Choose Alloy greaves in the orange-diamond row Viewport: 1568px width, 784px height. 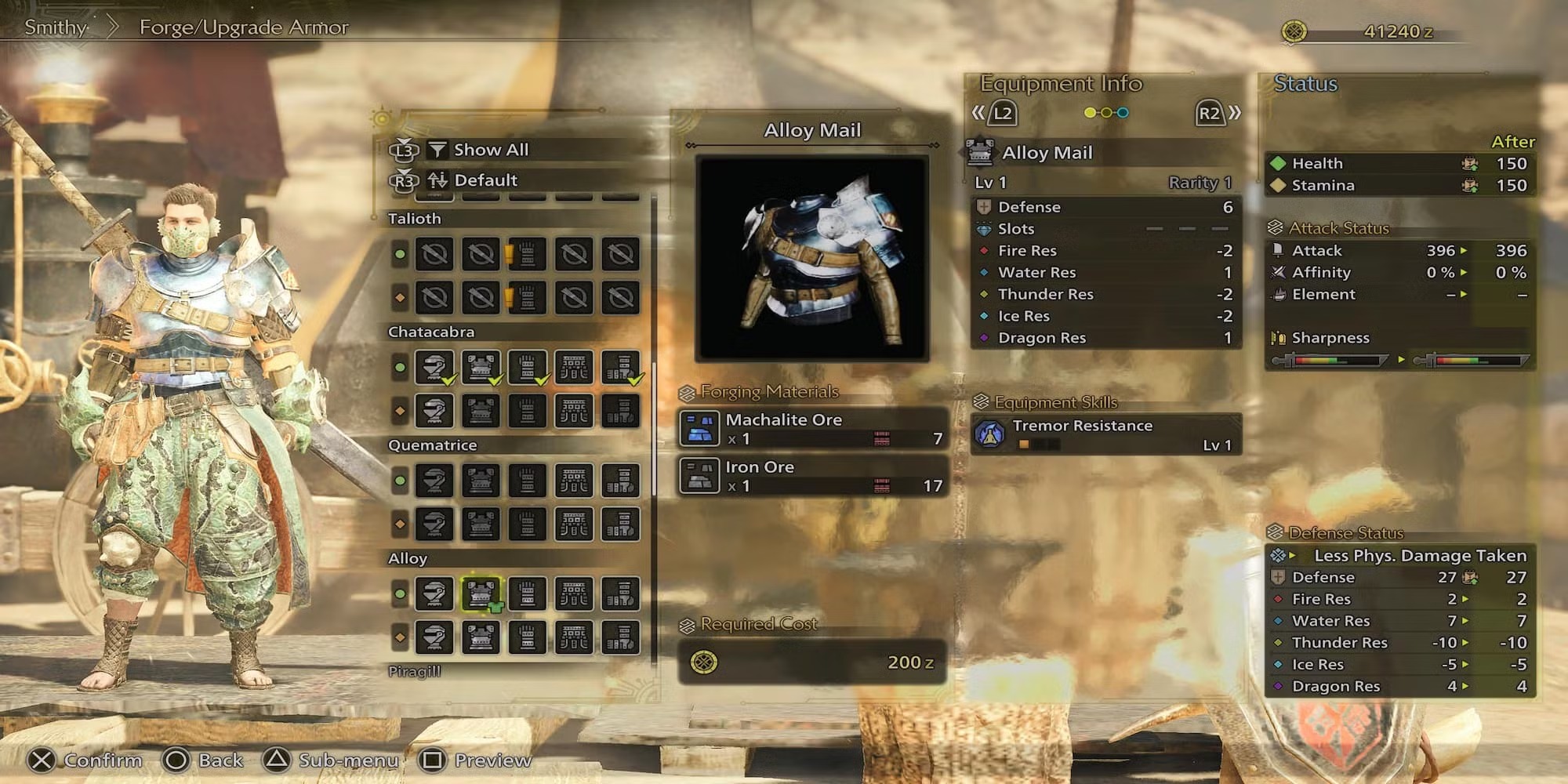click(x=621, y=637)
